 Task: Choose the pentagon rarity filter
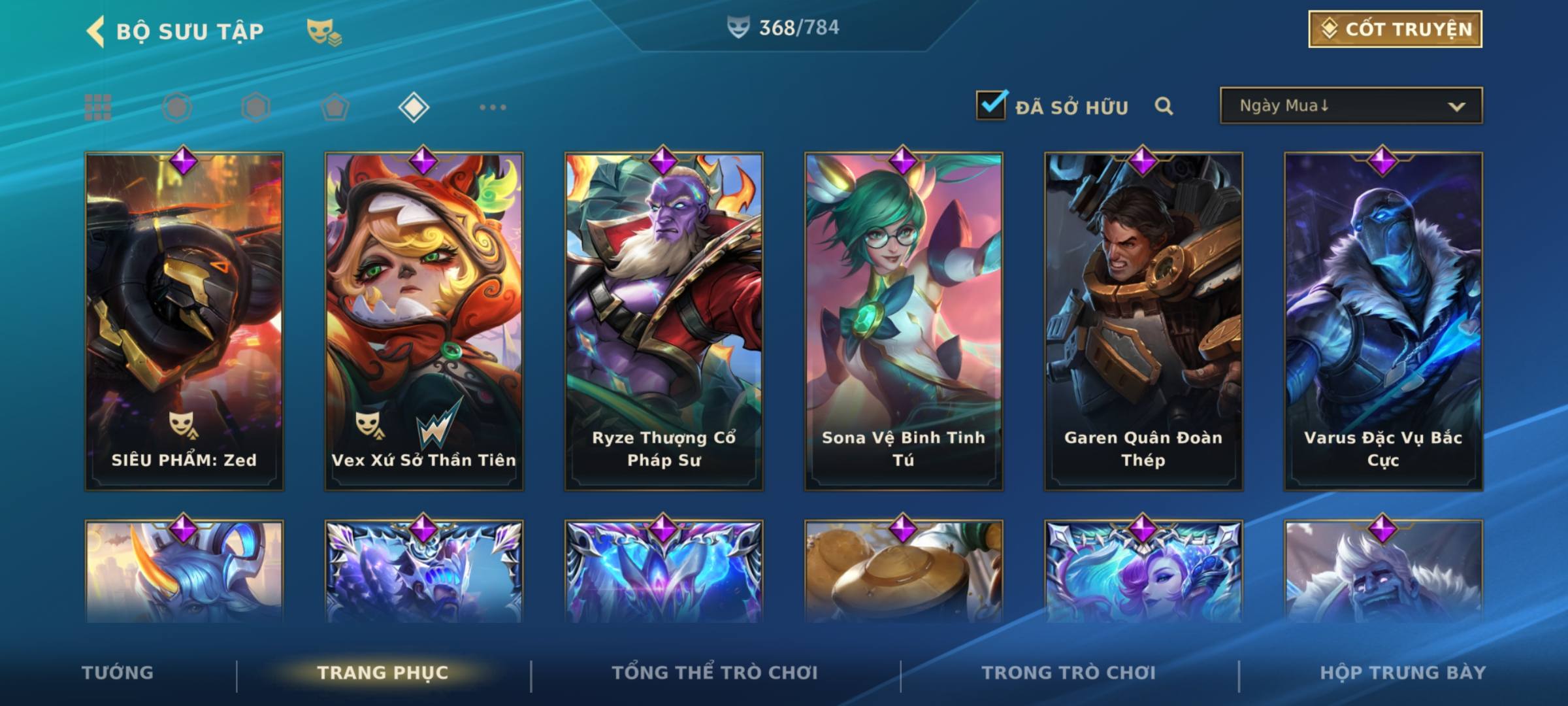pos(335,107)
